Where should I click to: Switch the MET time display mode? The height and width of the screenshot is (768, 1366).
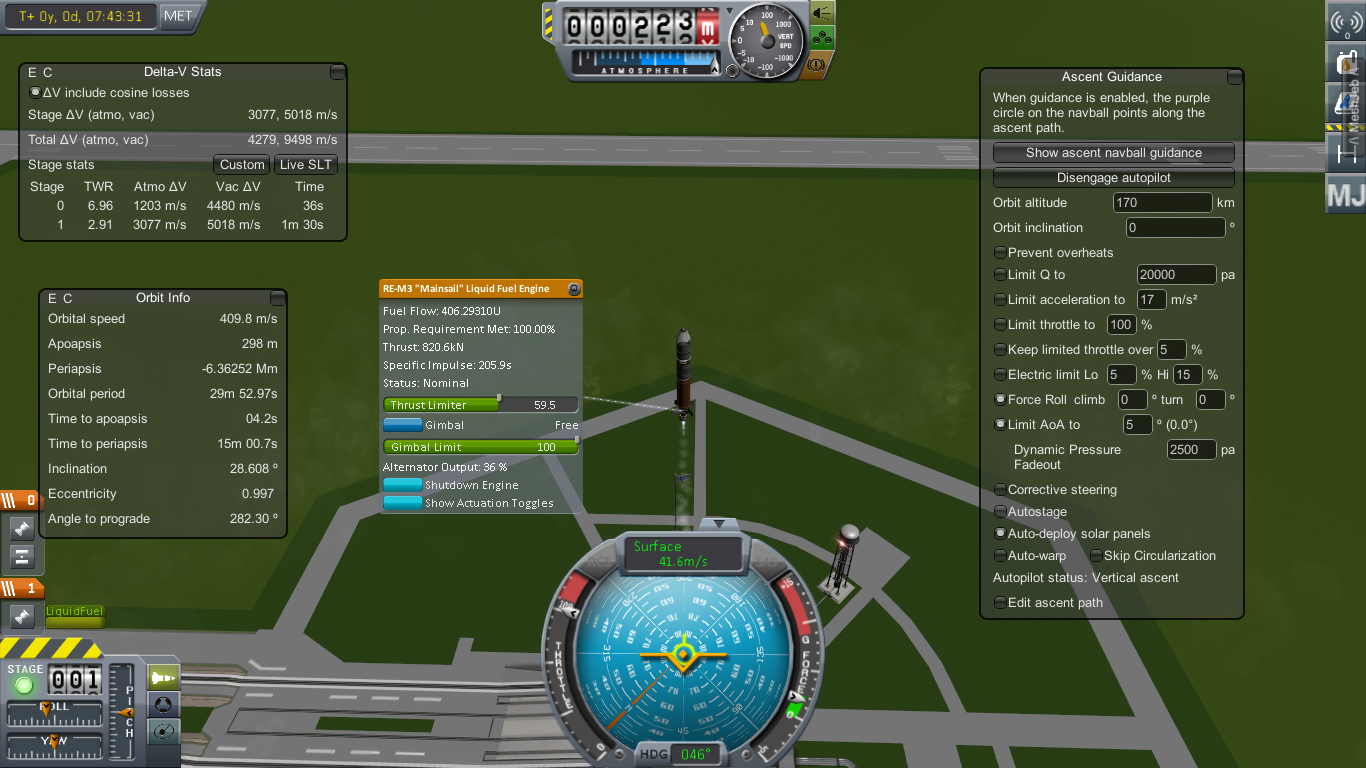(178, 16)
